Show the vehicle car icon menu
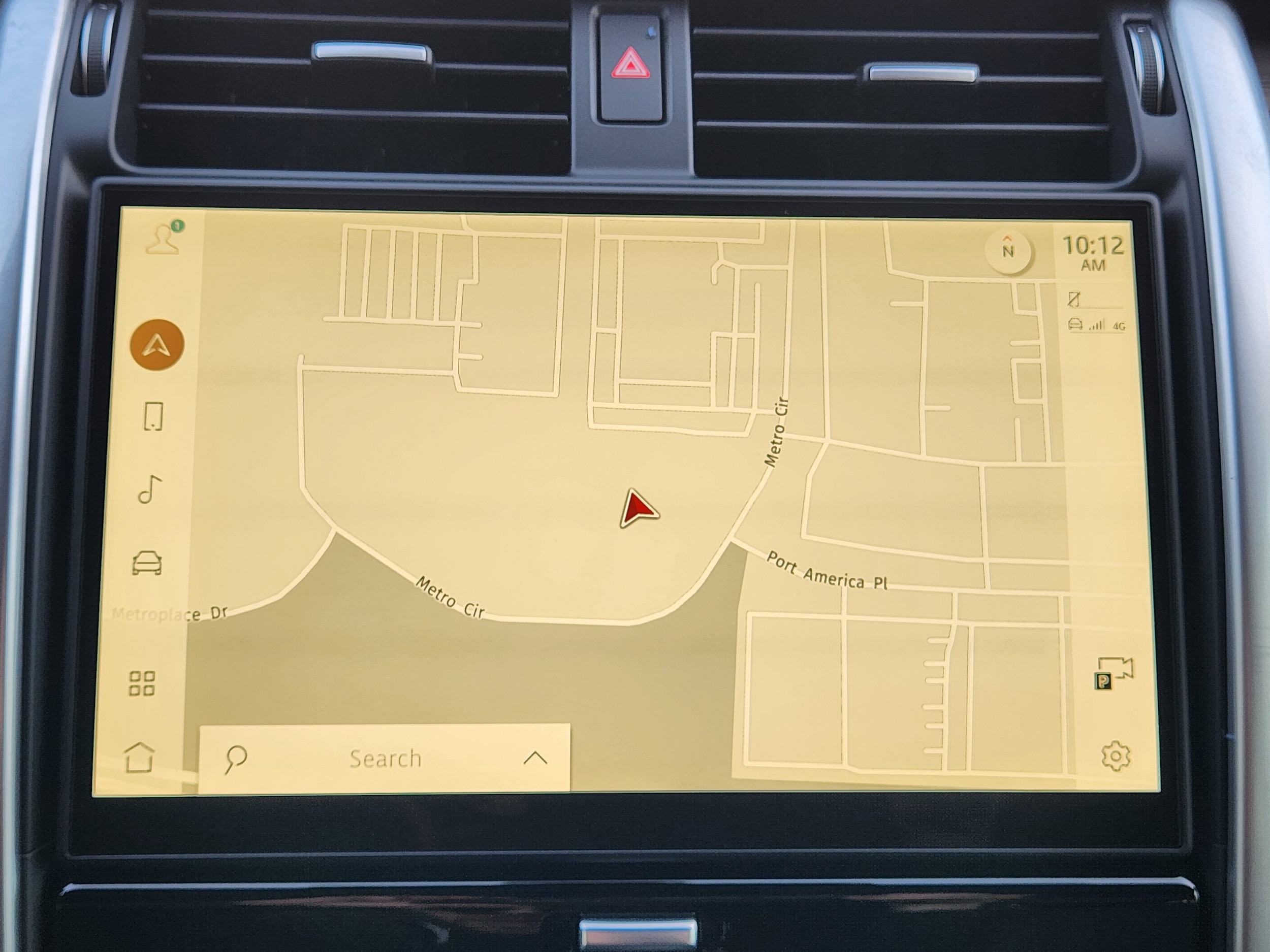Screen dimensions: 1270x952 (x=147, y=563)
